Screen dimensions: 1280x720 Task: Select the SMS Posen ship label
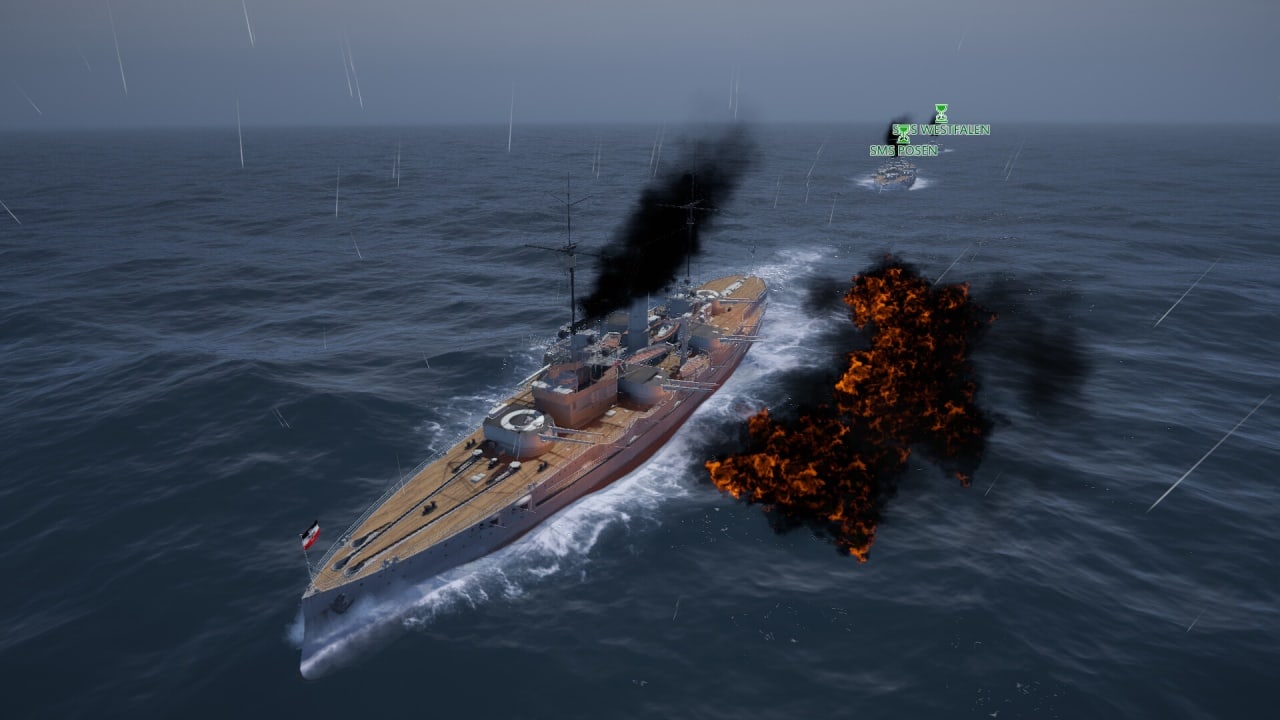coord(903,151)
